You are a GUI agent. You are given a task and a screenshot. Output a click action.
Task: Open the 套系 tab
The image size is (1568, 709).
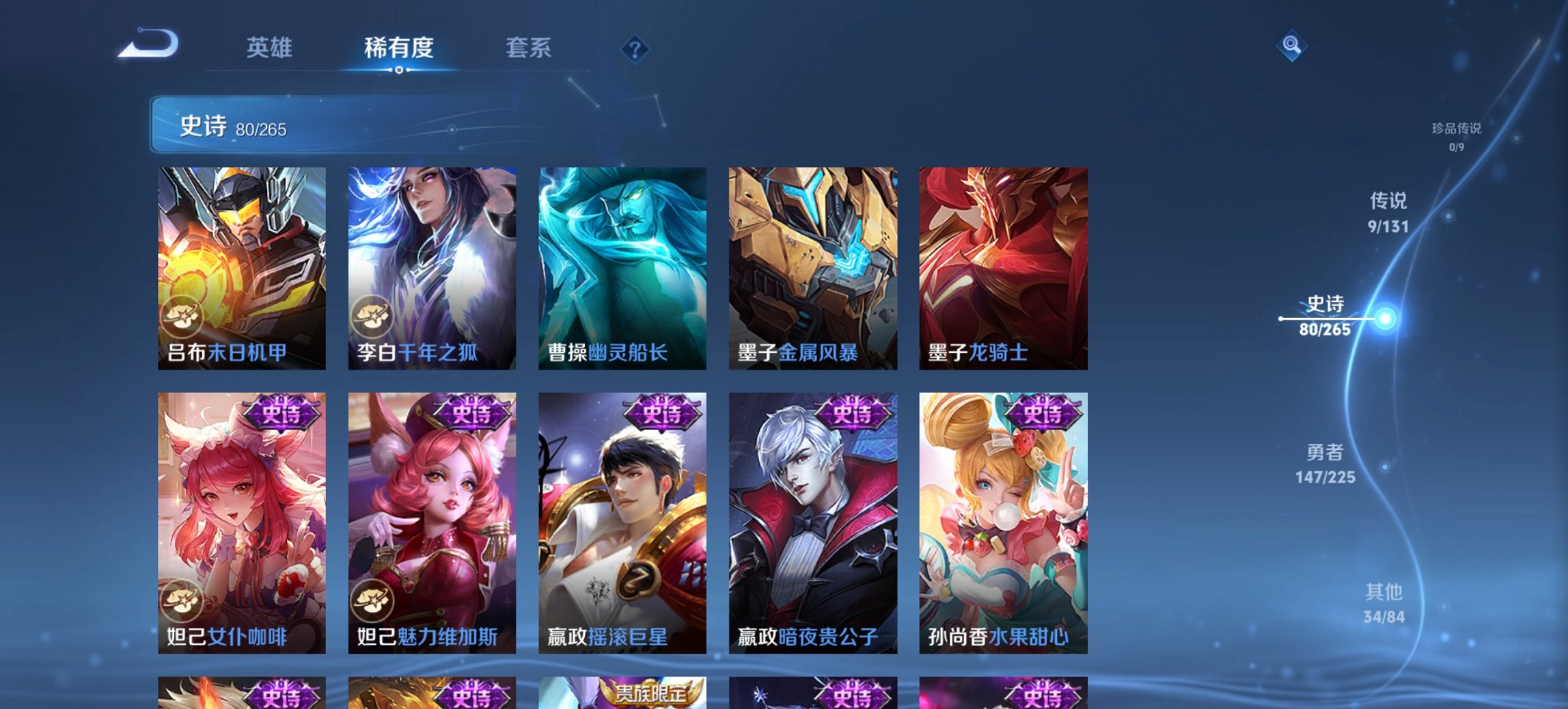pyautogui.click(x=528, y=48)
